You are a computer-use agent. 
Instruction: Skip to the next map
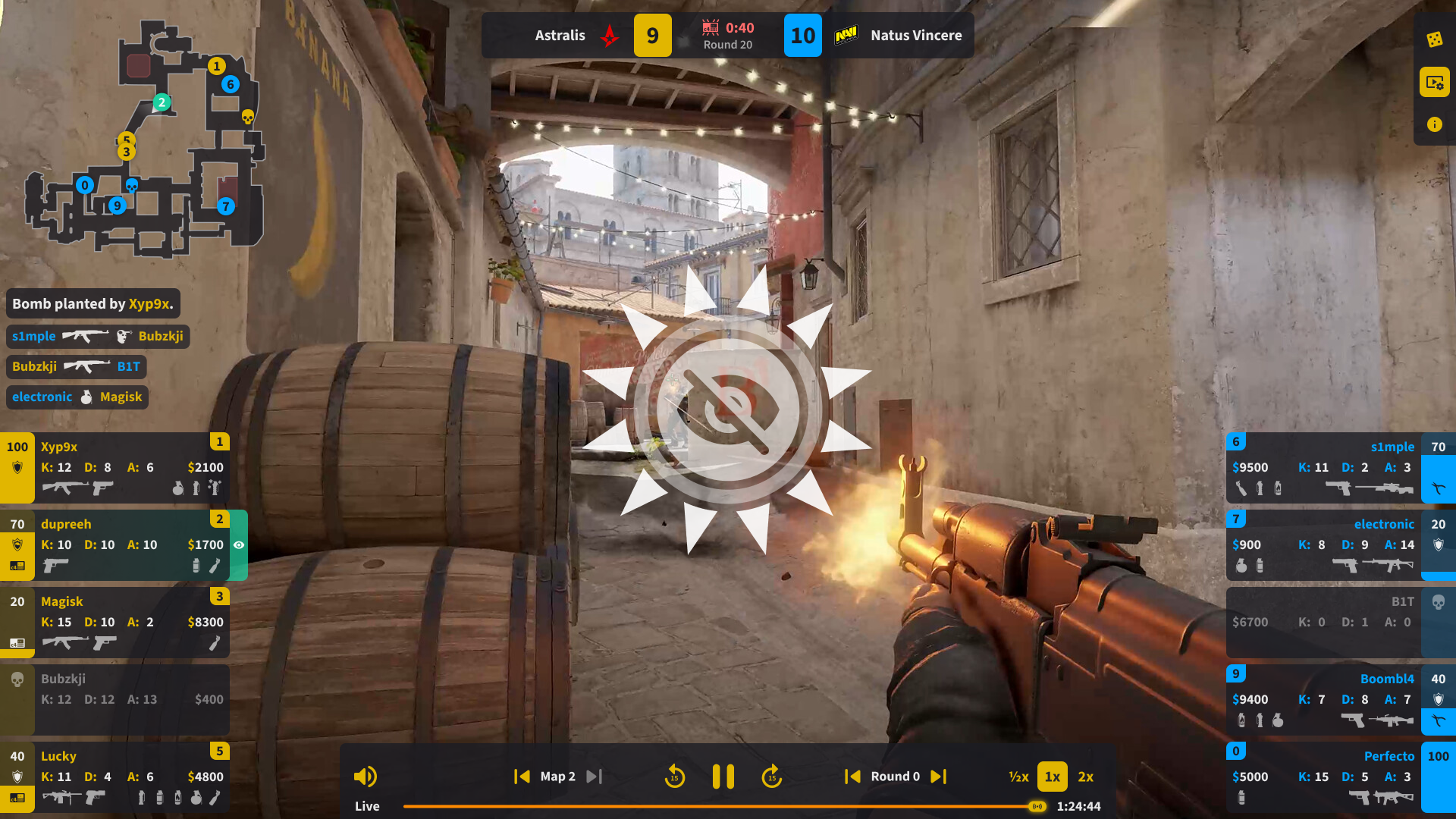click(594, 776)
